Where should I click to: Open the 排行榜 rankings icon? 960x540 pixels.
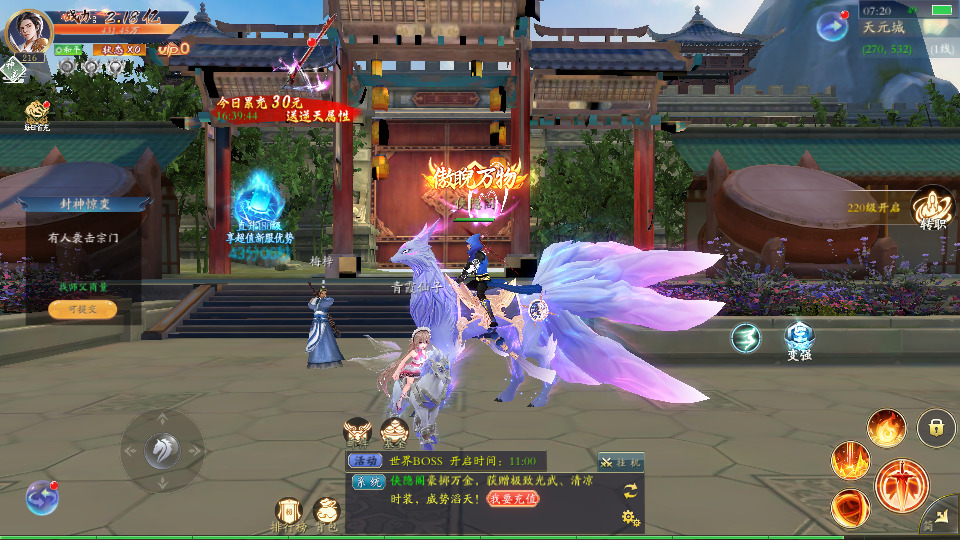point(289,512)
